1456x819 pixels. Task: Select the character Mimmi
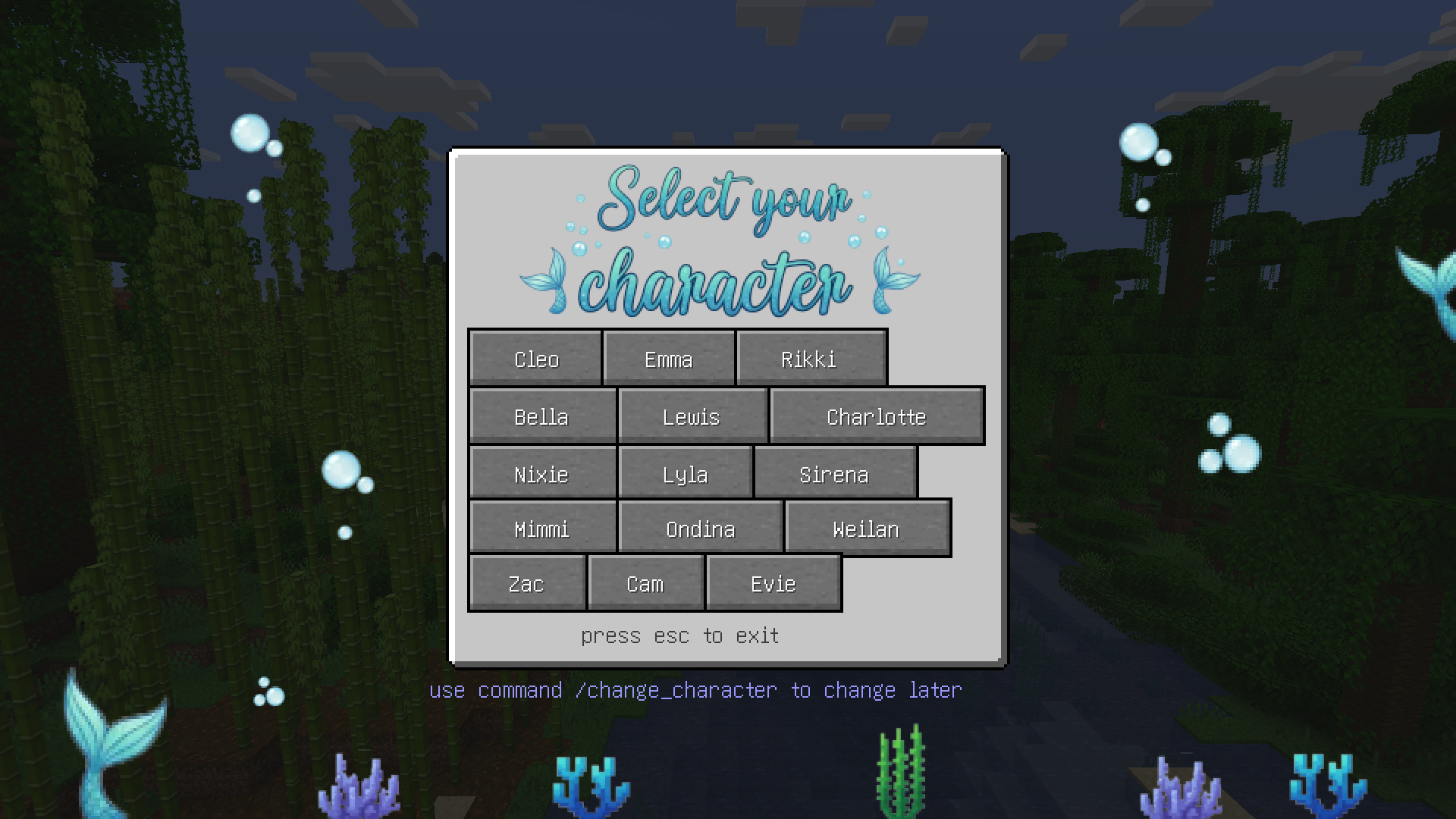pyautogui.click(x=541, y=529)
